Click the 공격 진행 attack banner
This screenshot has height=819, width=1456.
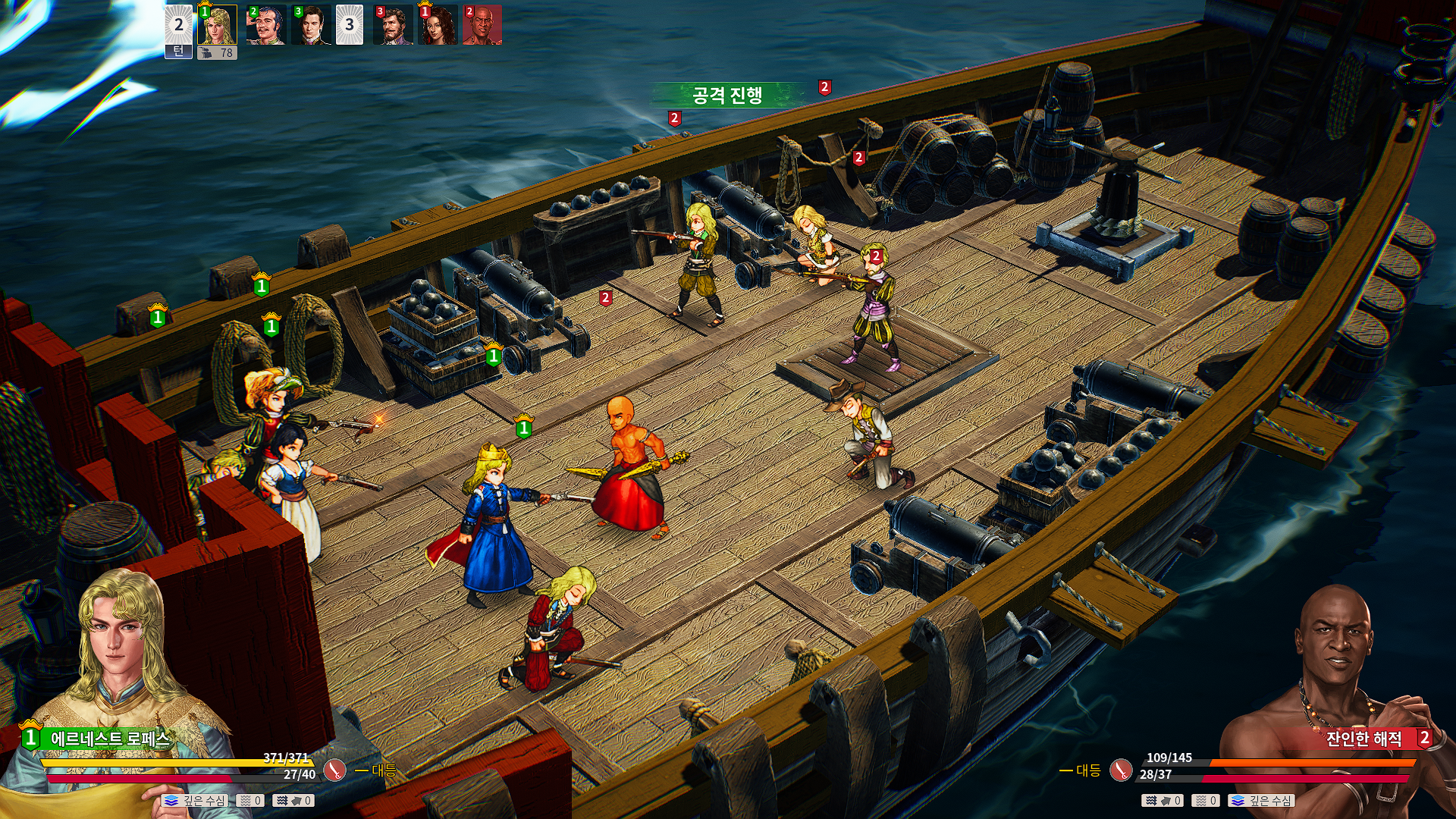(726, 95)
